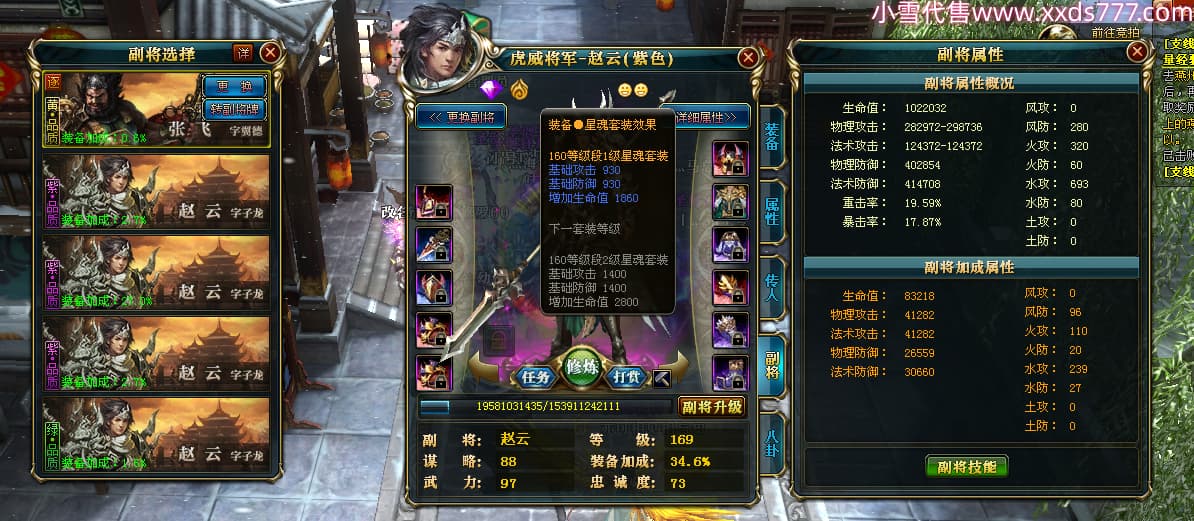Click the 更换 button on 张飞's card
The image size is (1194, 521).
(235, 85)
